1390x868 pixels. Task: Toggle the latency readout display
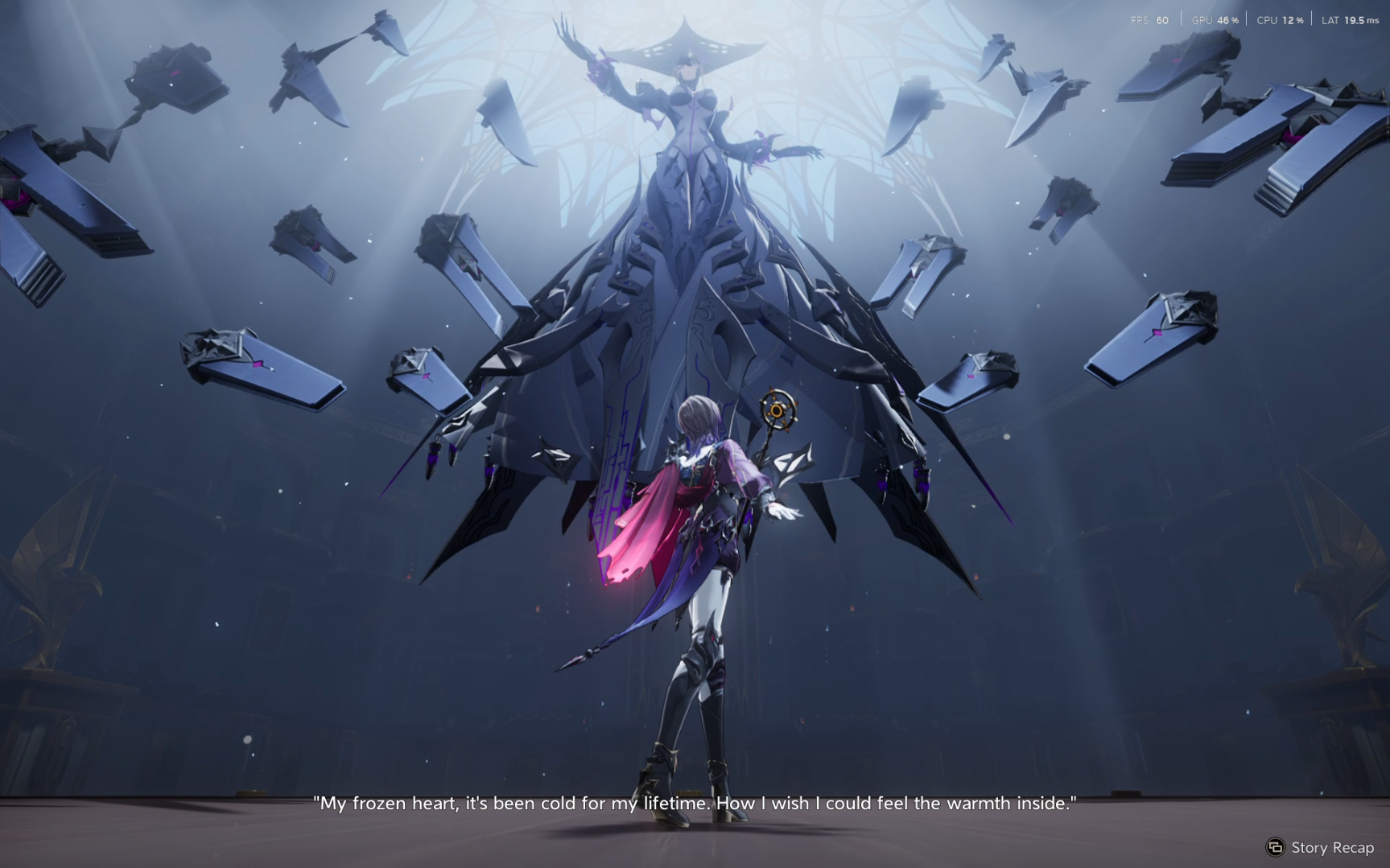click(1351, 20)
